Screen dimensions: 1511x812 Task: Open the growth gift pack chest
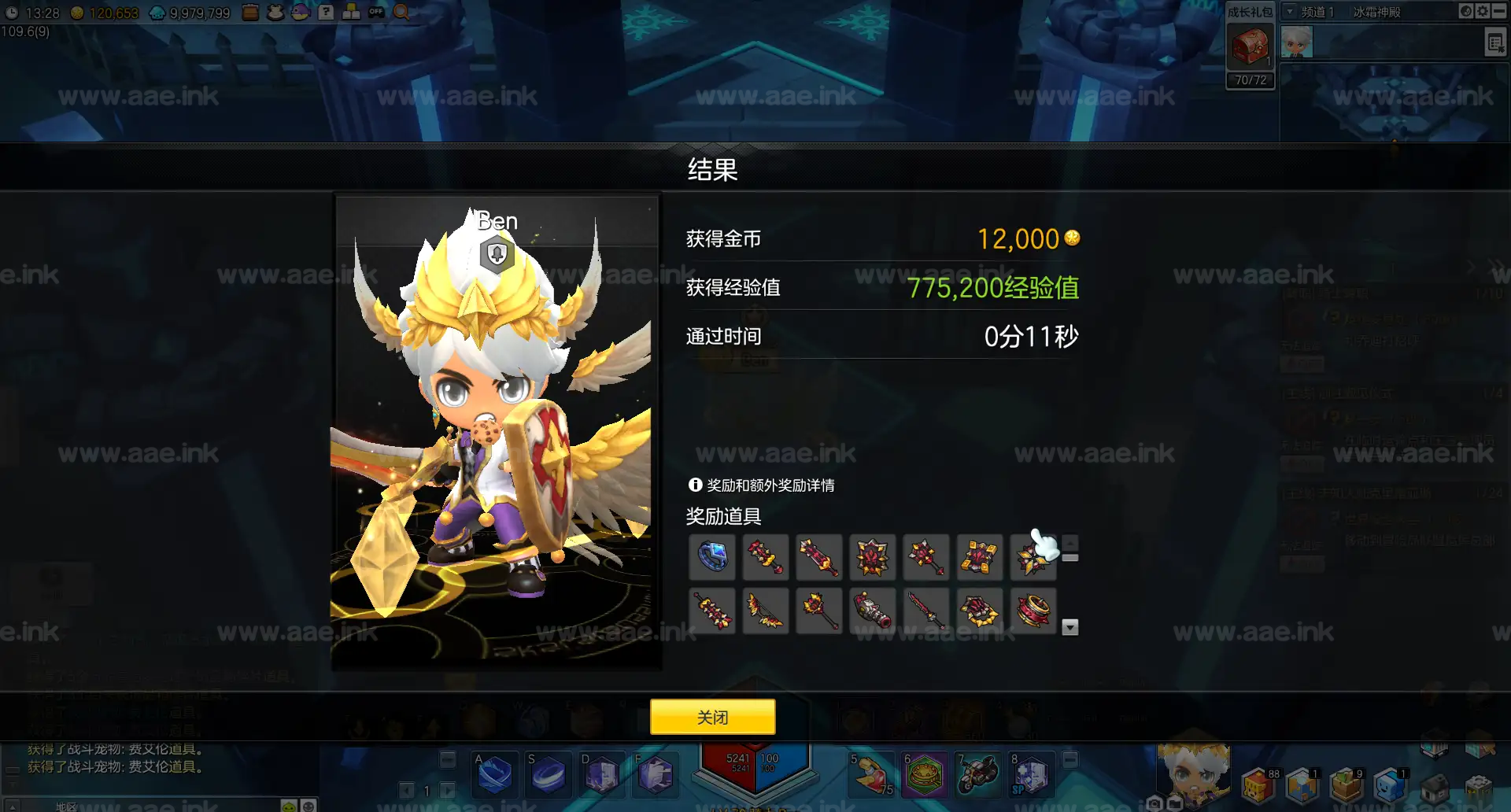click(1250, 46)
